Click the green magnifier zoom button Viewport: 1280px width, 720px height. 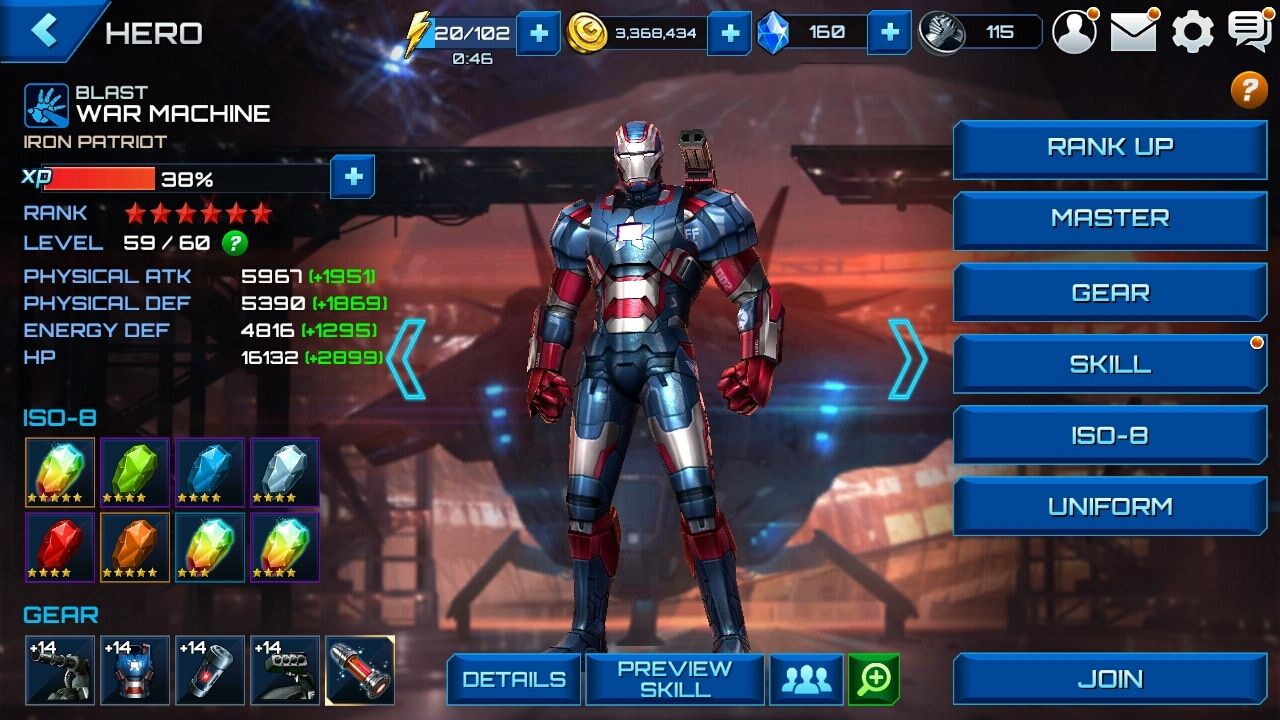tap(874, 680)
